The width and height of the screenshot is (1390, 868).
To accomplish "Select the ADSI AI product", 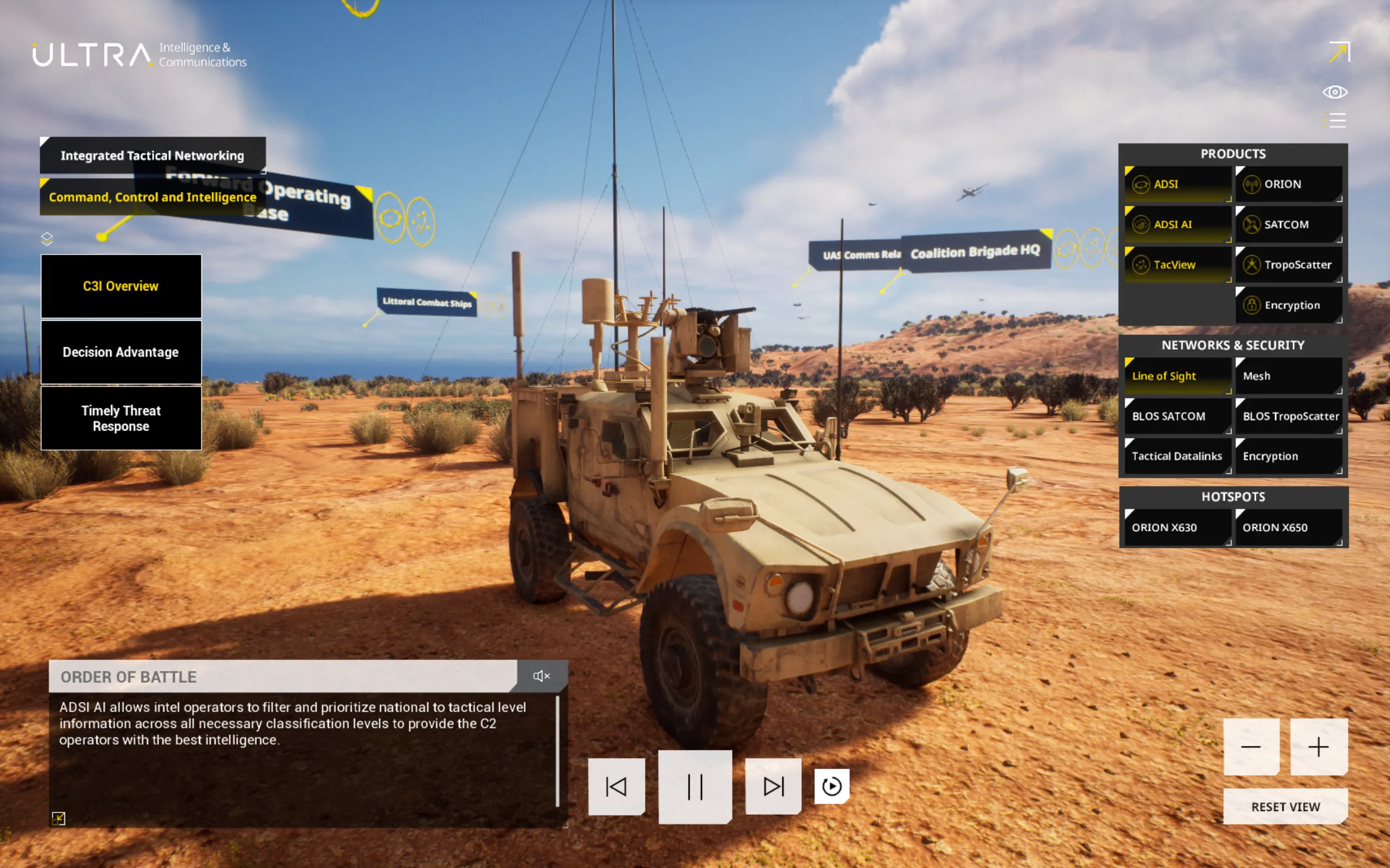I will [x=1177, y=224].
